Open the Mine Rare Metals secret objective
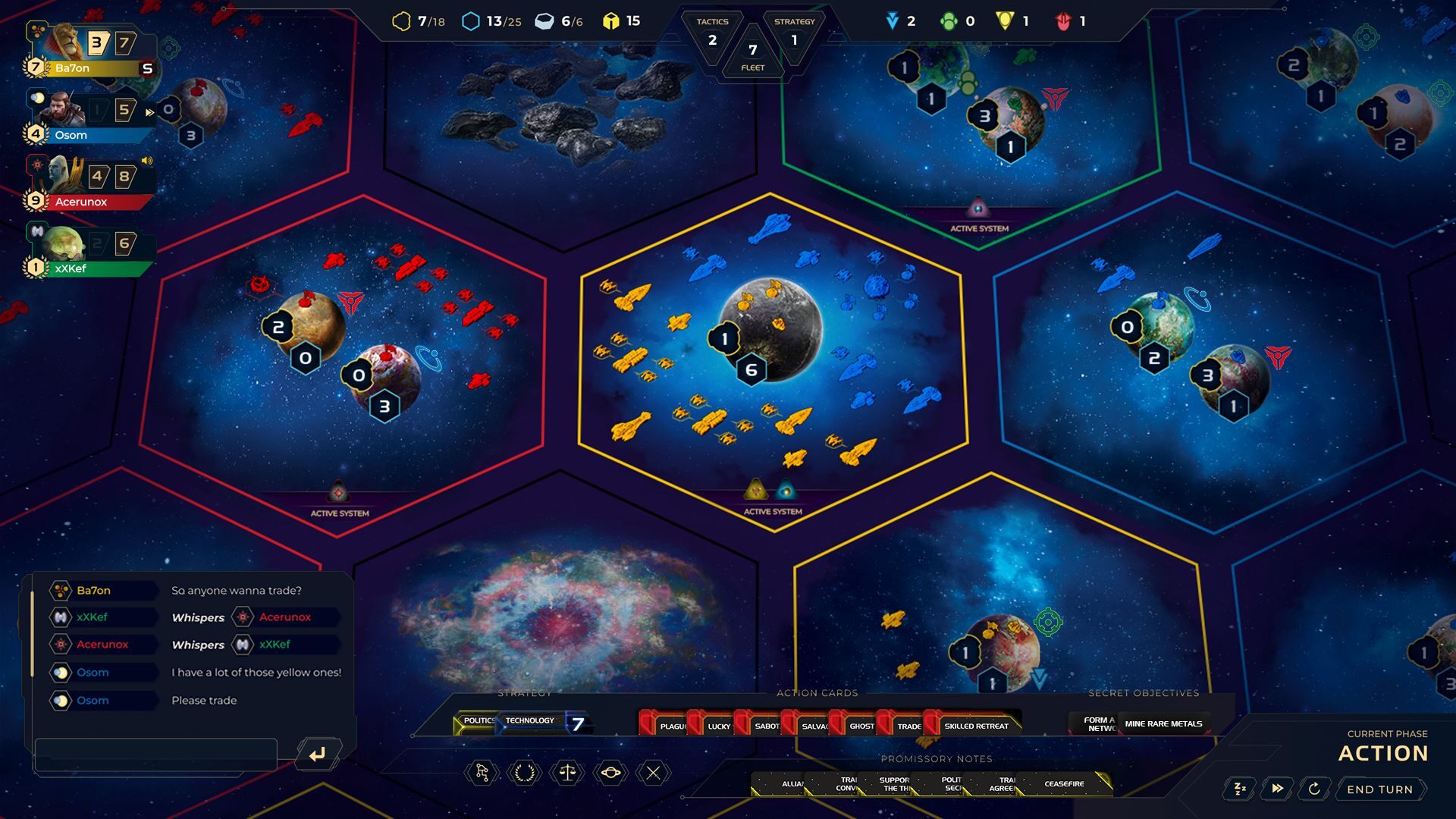 tap(1163, 723)
